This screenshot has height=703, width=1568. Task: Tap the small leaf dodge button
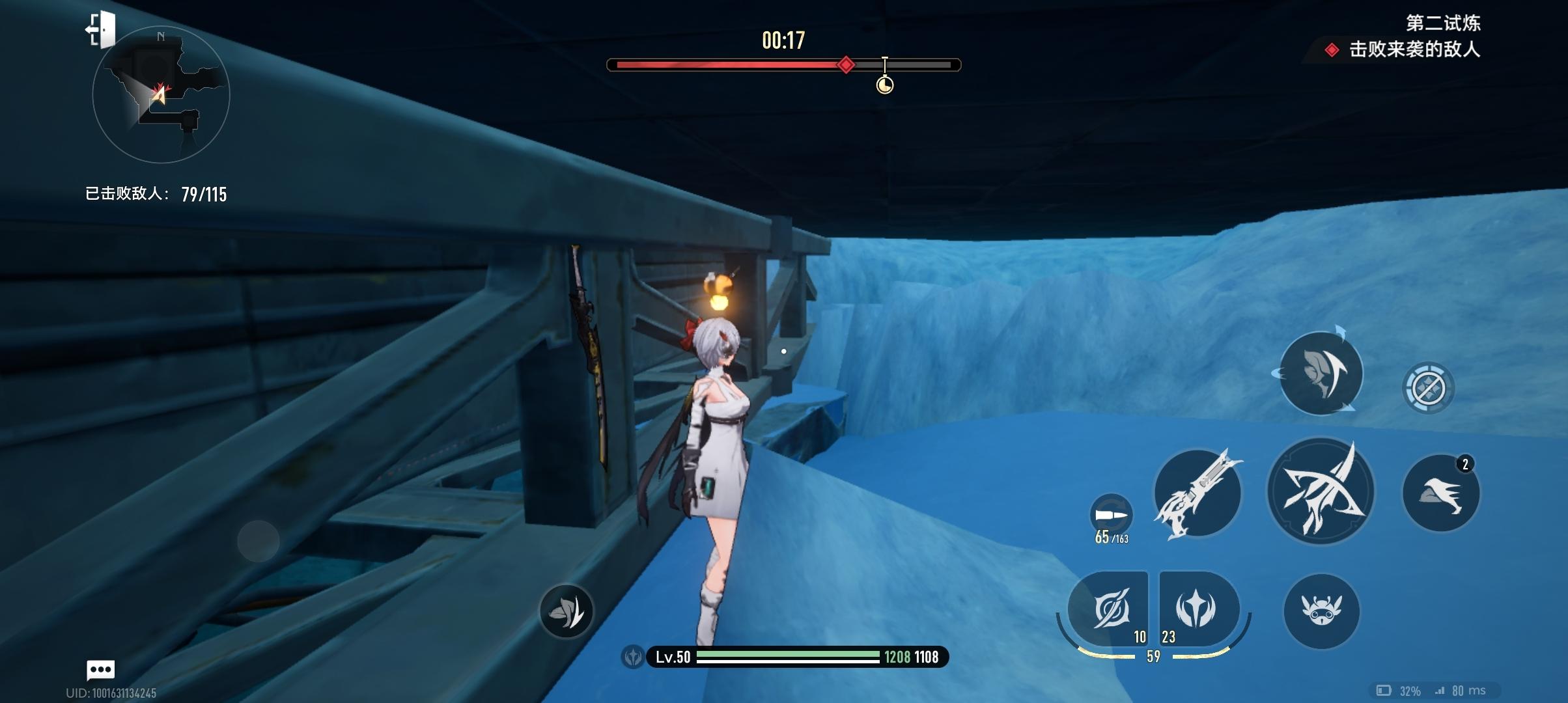(x=566, y=611)
